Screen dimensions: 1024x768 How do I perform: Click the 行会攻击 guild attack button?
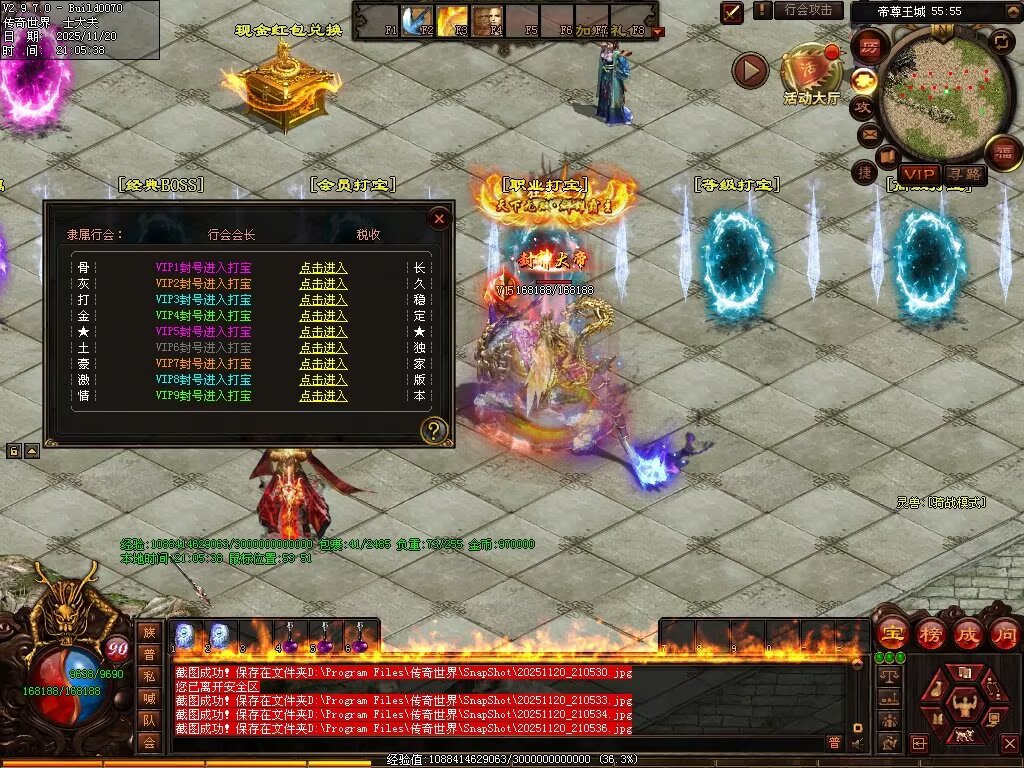(x=808, y=10)
